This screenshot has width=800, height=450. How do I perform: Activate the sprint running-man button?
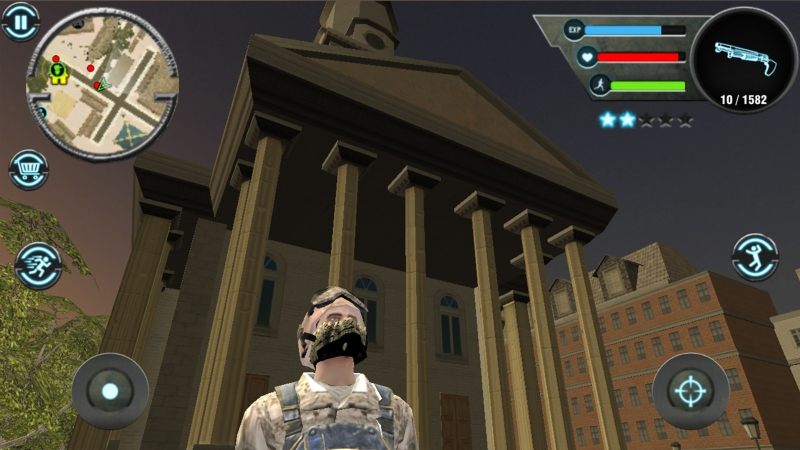[x=39, y=265]
